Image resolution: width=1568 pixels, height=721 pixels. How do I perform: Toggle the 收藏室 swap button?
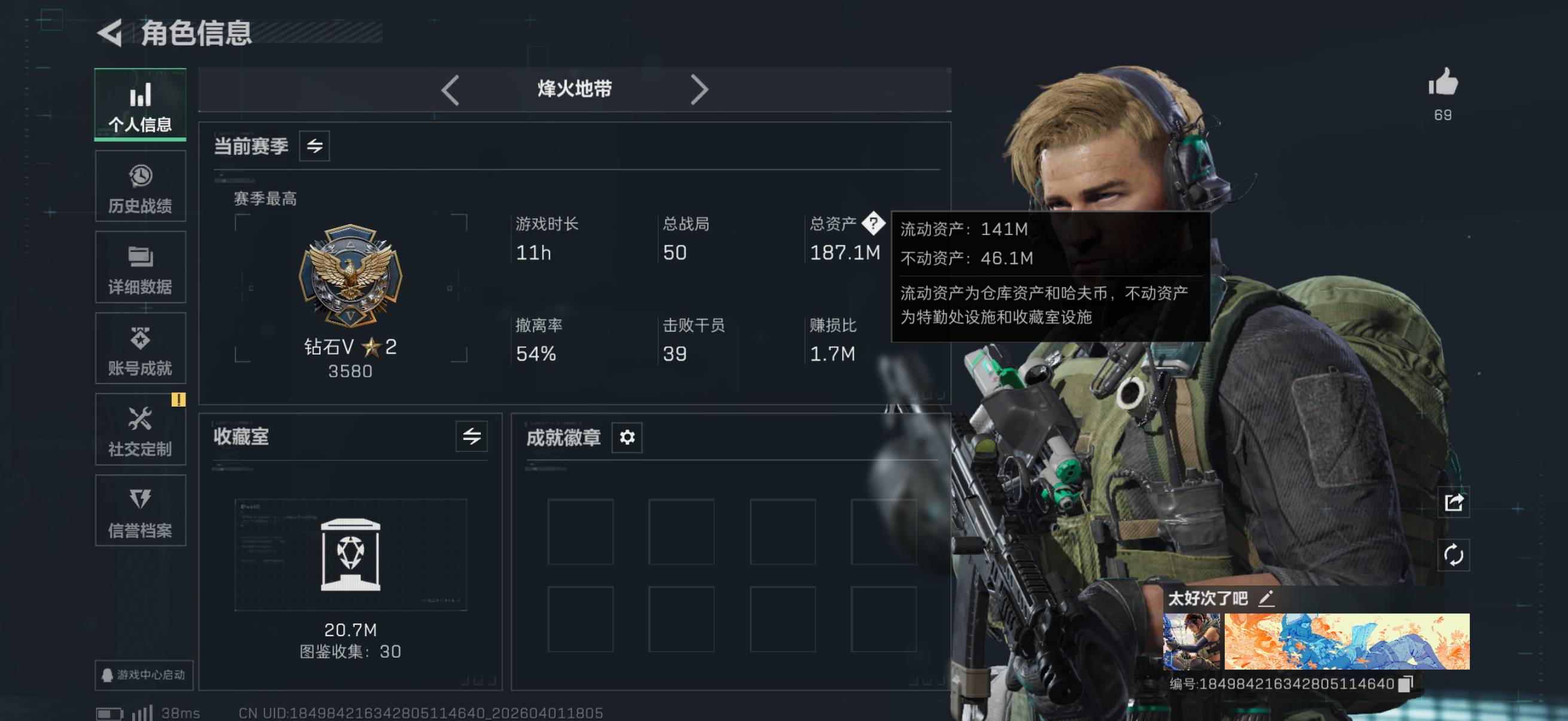pos(471,436)
